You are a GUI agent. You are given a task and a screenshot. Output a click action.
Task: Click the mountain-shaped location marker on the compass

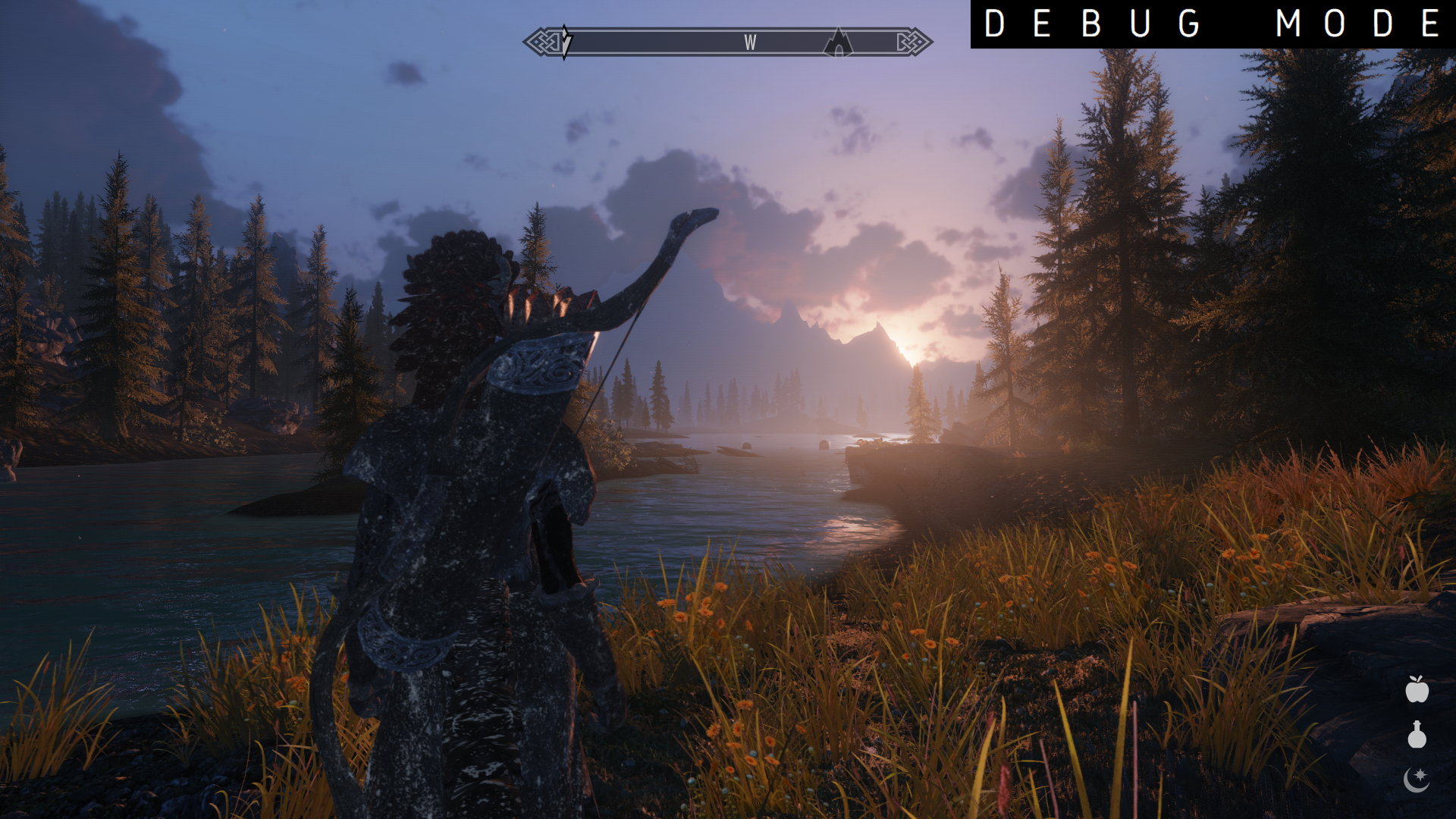[x=838, y=42]
